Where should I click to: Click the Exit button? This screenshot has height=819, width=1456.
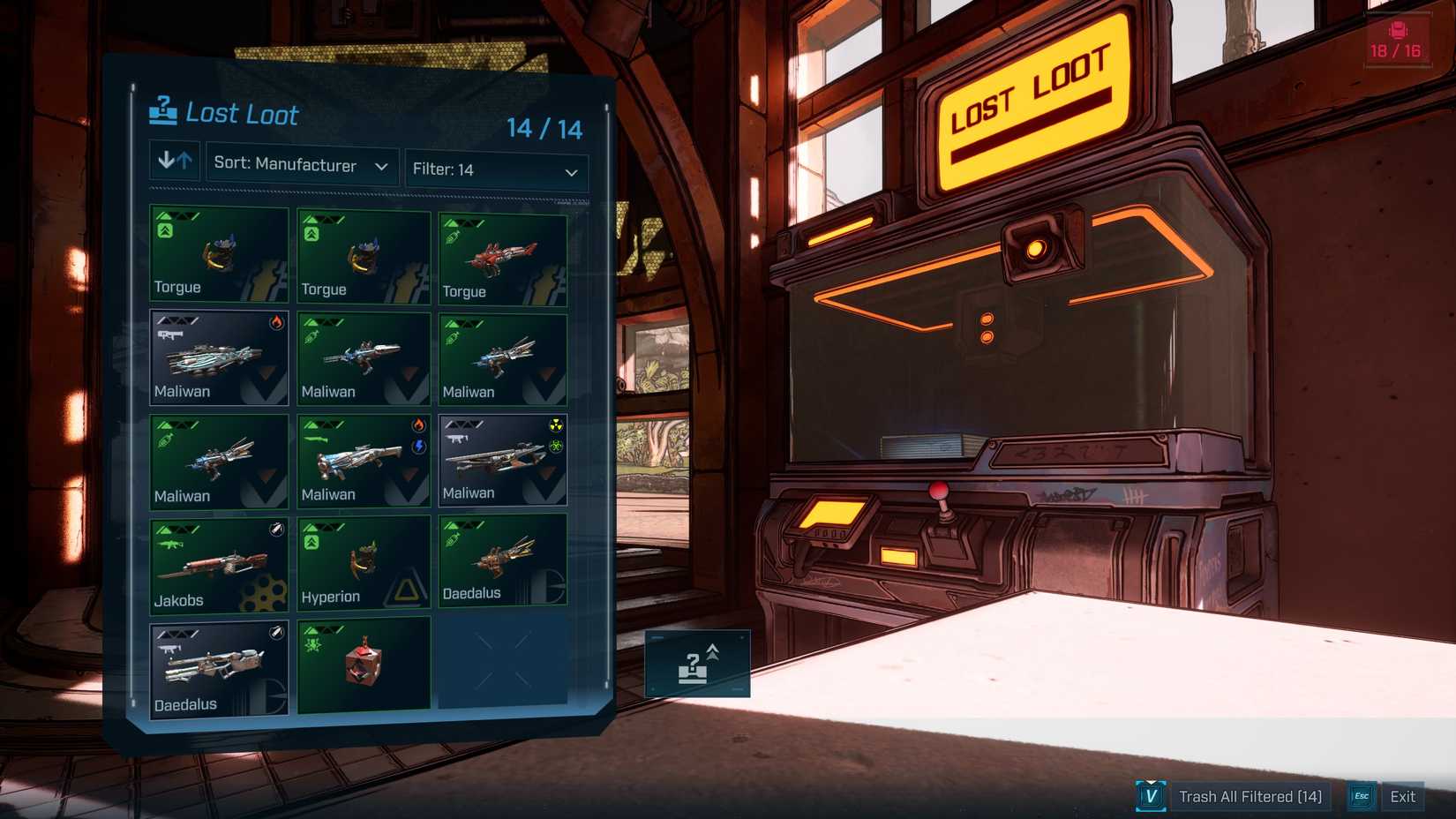1403,796
